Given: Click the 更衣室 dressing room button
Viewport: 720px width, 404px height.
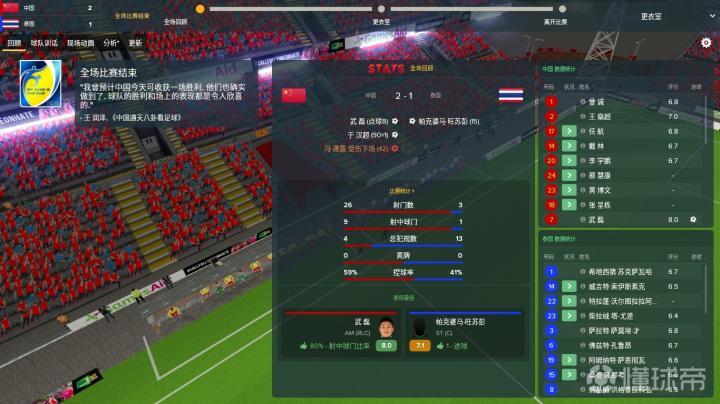Looking at the screenshot, I should point(651,16).
